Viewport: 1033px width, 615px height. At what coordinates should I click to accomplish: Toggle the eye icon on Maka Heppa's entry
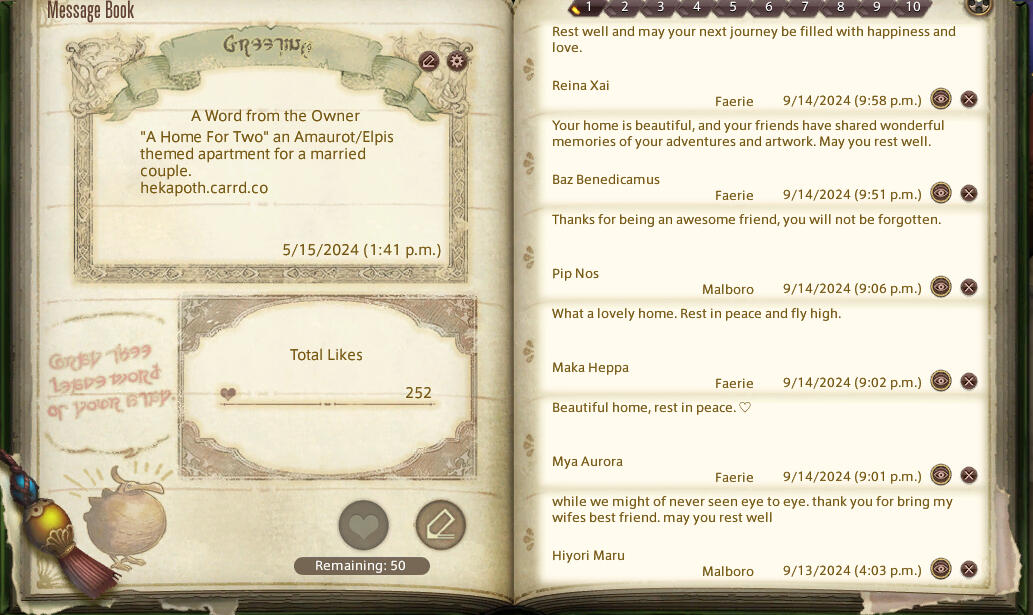coord(940,381)
